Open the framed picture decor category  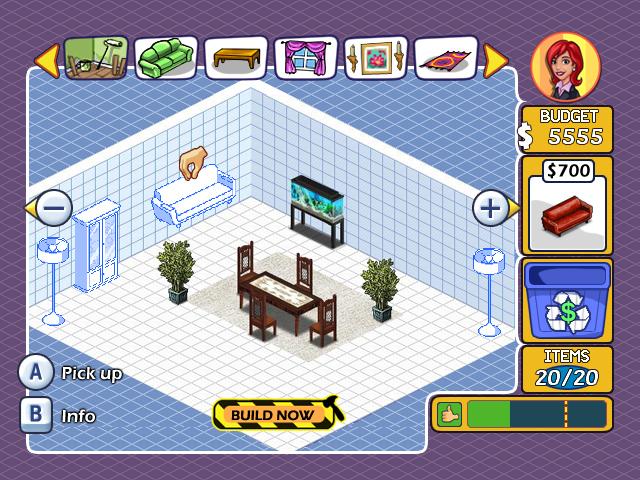(x=376, y=58)
